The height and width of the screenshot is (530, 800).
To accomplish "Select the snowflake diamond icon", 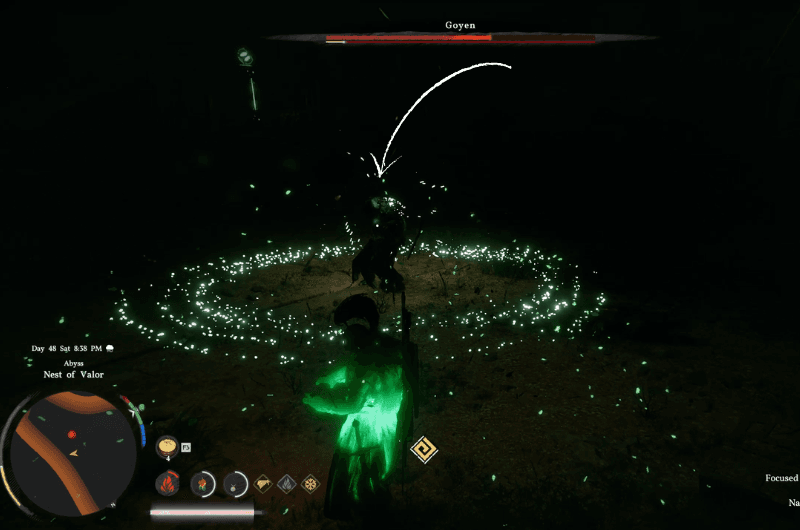I will coord(311,484).
